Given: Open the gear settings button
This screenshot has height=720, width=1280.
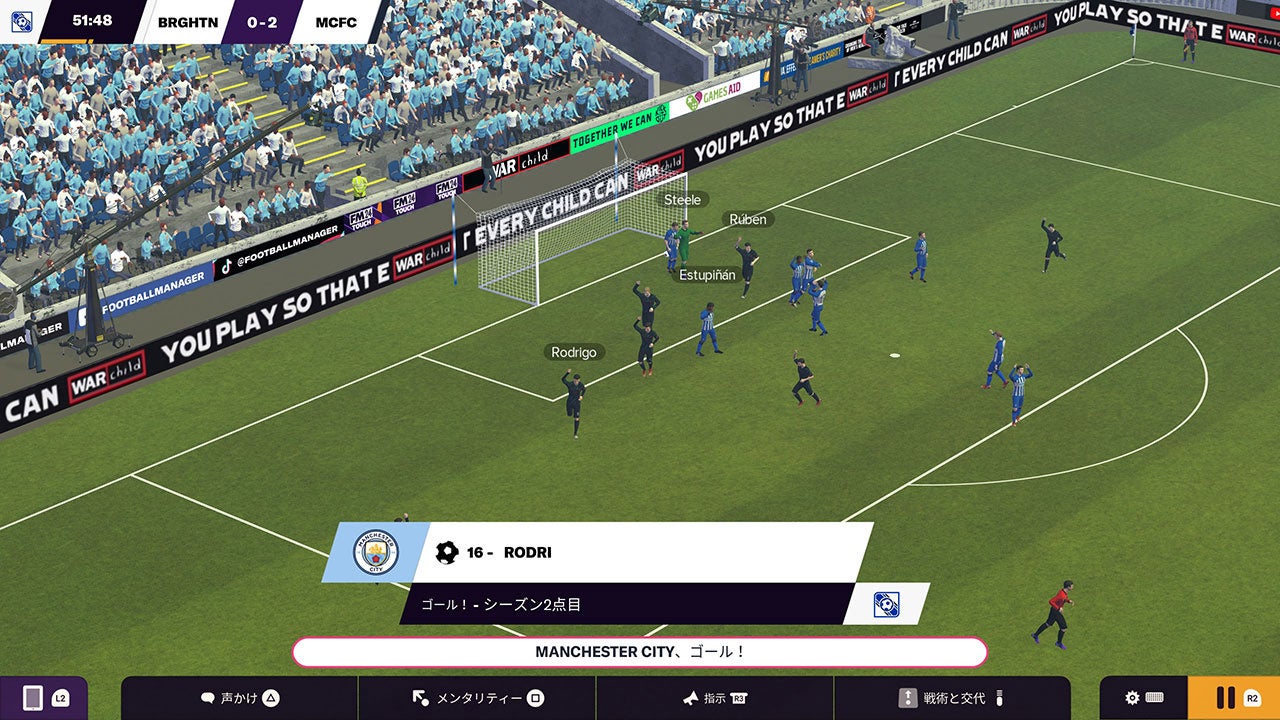Looking at the screenshot, I should tap(1143, 698).
